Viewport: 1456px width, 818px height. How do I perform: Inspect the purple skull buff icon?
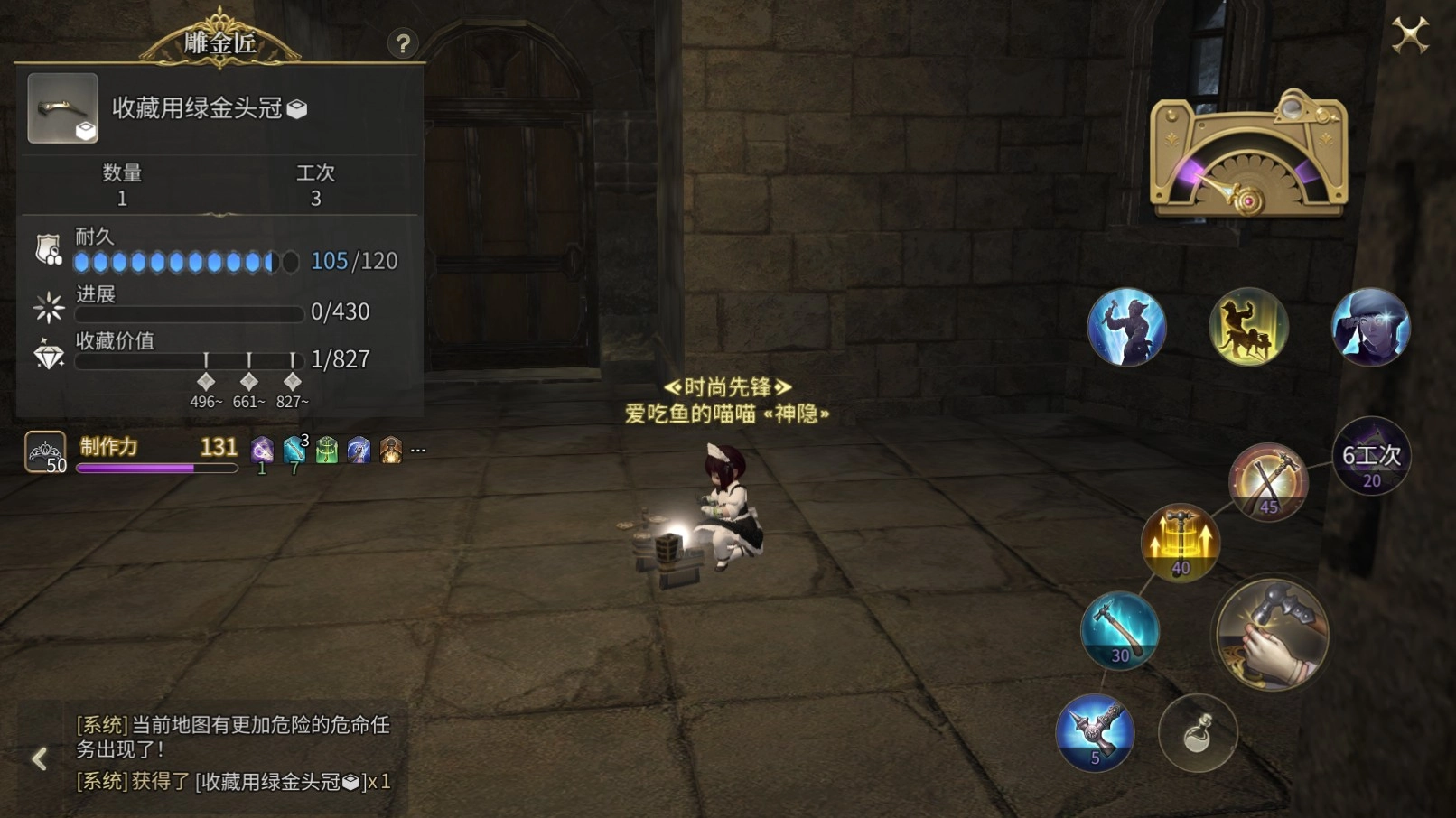coord(262,449)
